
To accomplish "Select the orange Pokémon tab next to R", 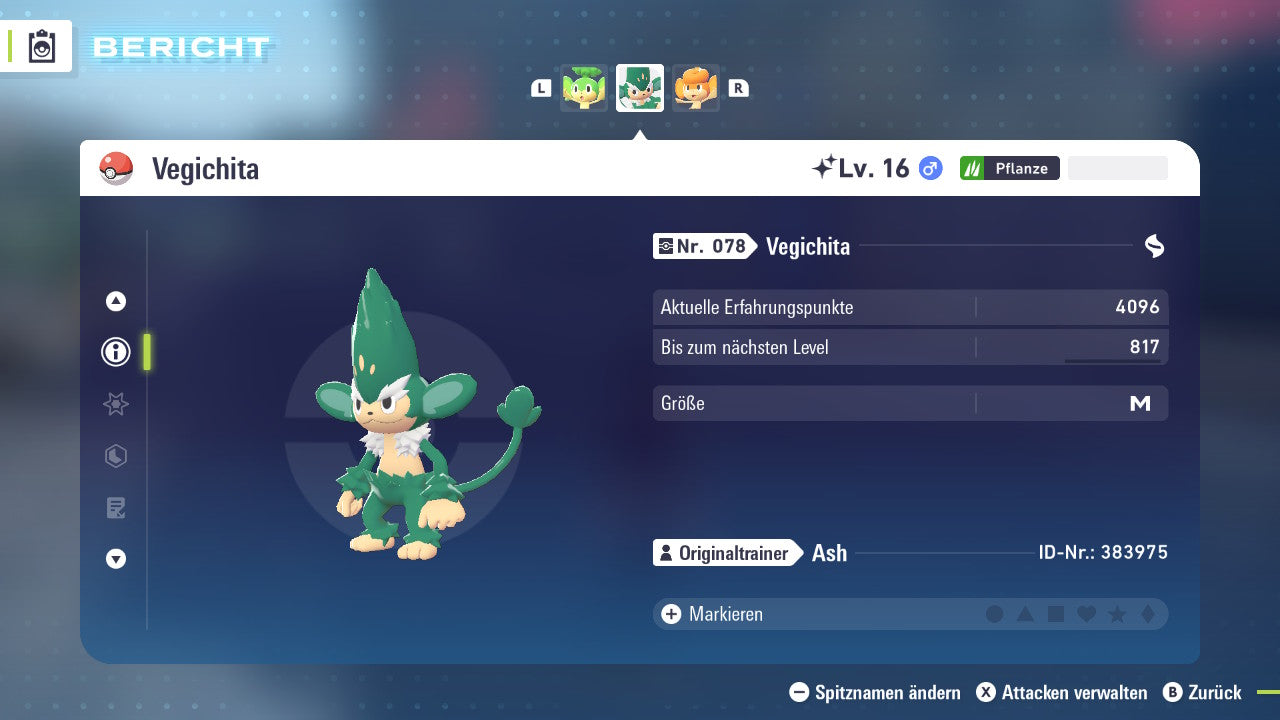I will [695, 88].
